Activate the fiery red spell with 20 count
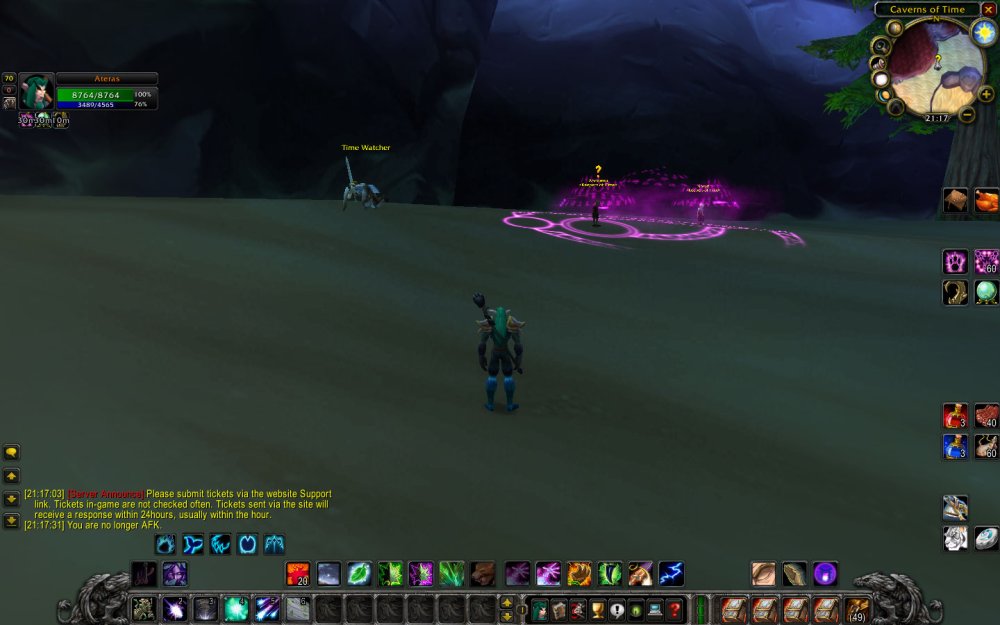The width and height of the screenshot is (1000, 625). pos(298,574)
